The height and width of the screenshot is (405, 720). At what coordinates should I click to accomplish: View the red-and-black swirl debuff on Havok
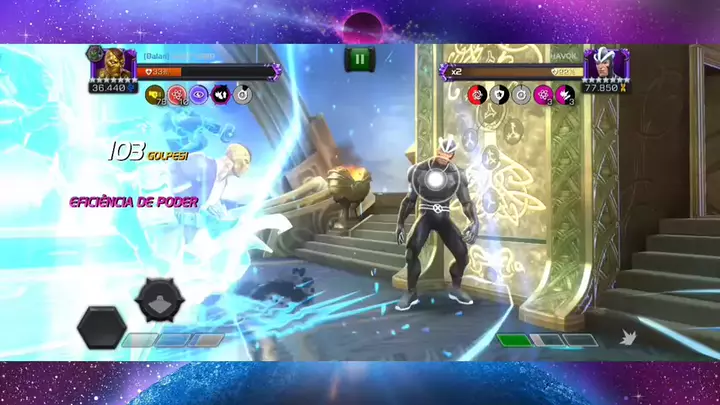[477, 95]
